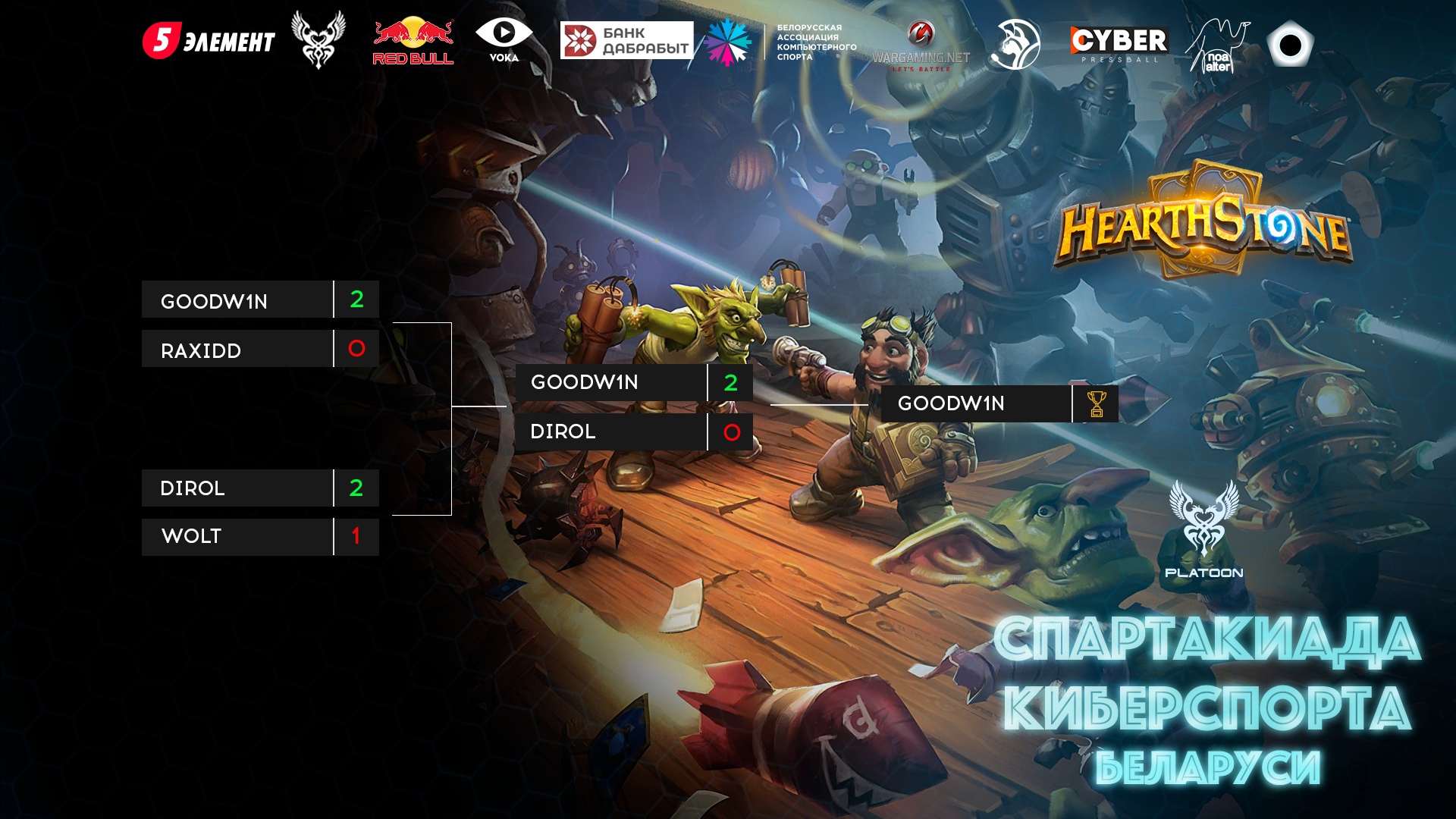This screenshot has width=1456, height=819.
Task: Open the Hearthstone game logo
Action: point(1203,222)
